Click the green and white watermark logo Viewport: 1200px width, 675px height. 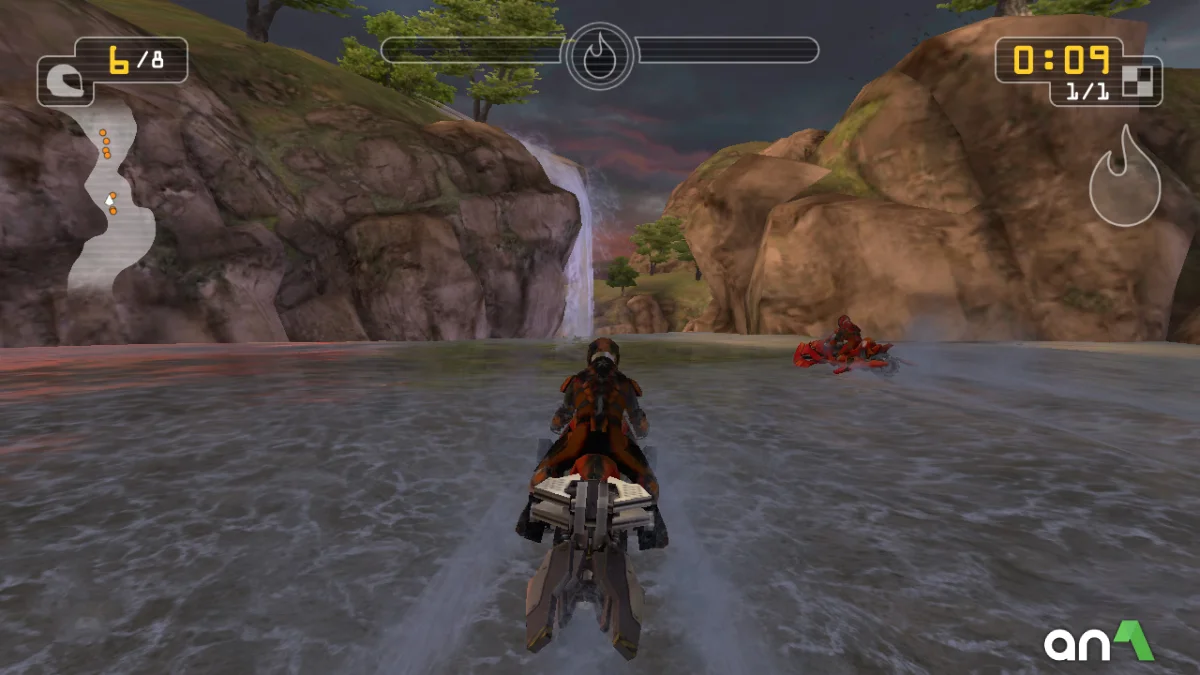click(1098, 642)
